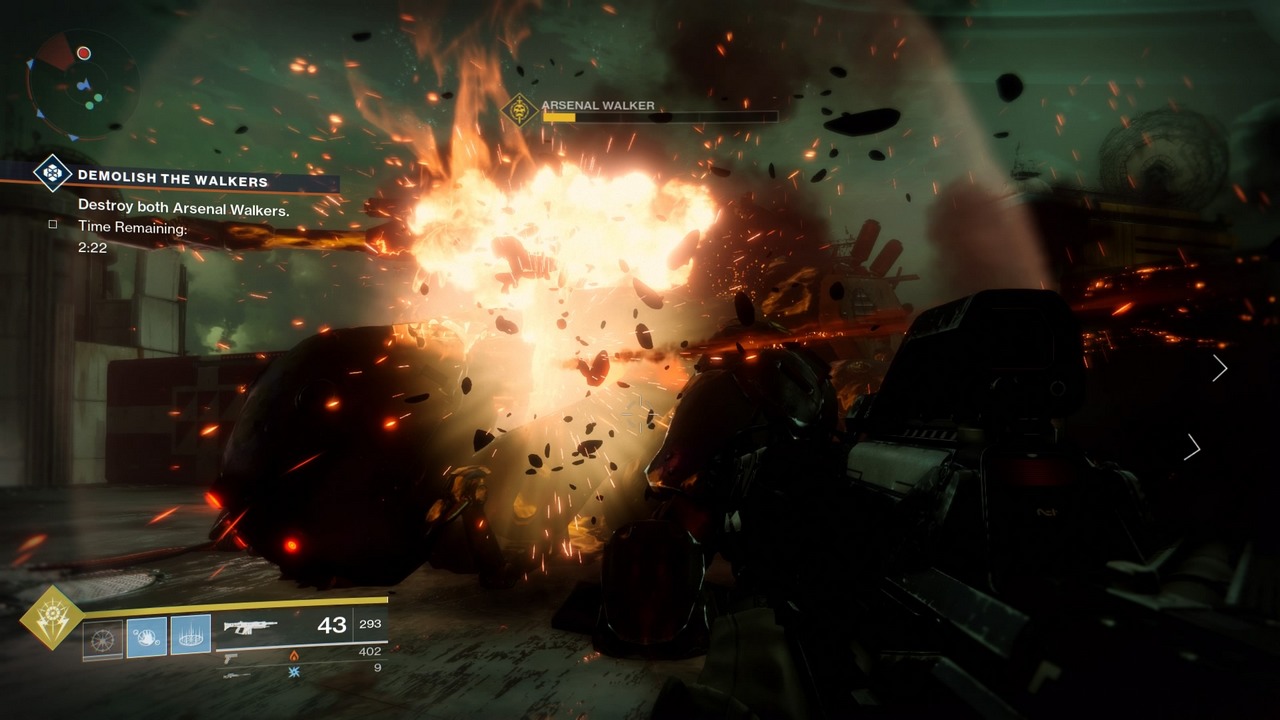Click the radar minimap
1280x720 pixels.
coord(82,84)
